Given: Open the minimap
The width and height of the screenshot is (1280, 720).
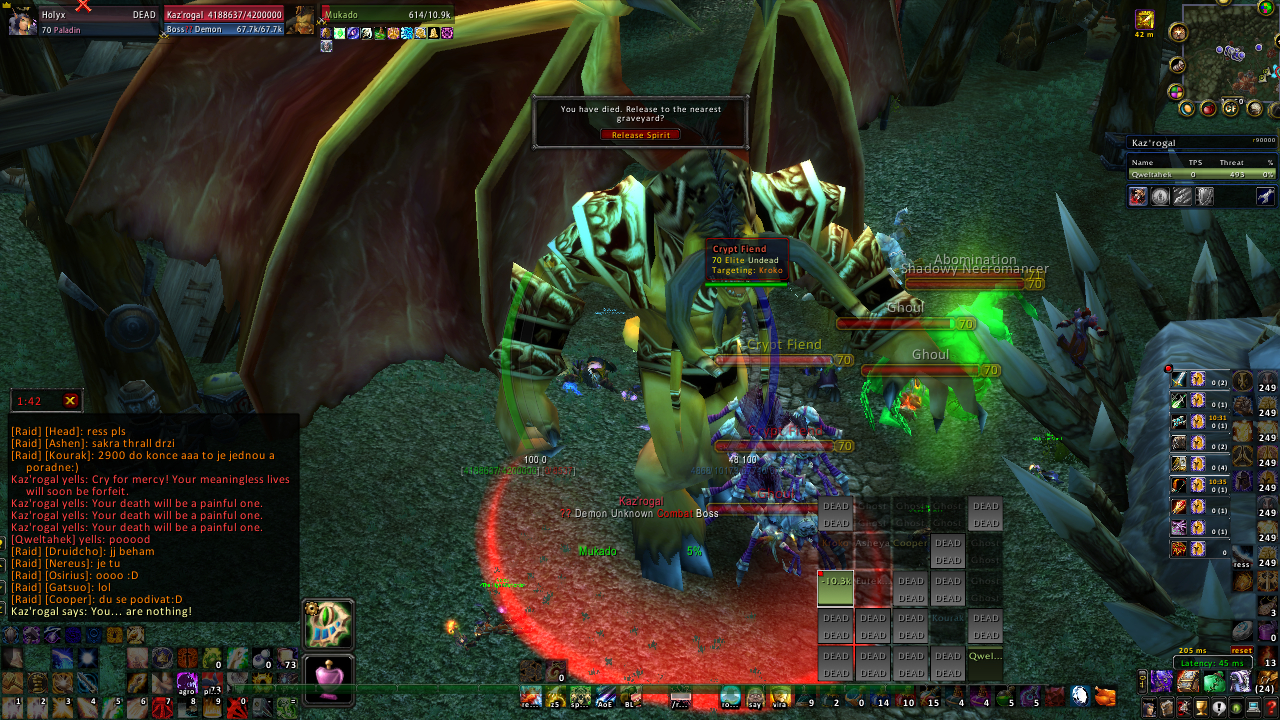Looking at the screenshot, I should (1229, 50).
